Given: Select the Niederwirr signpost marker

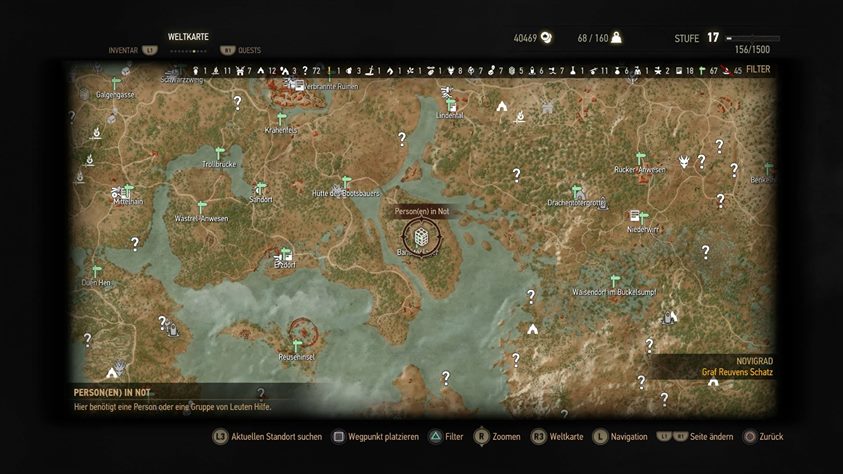Looking at the screenshot, I should 643,216.
